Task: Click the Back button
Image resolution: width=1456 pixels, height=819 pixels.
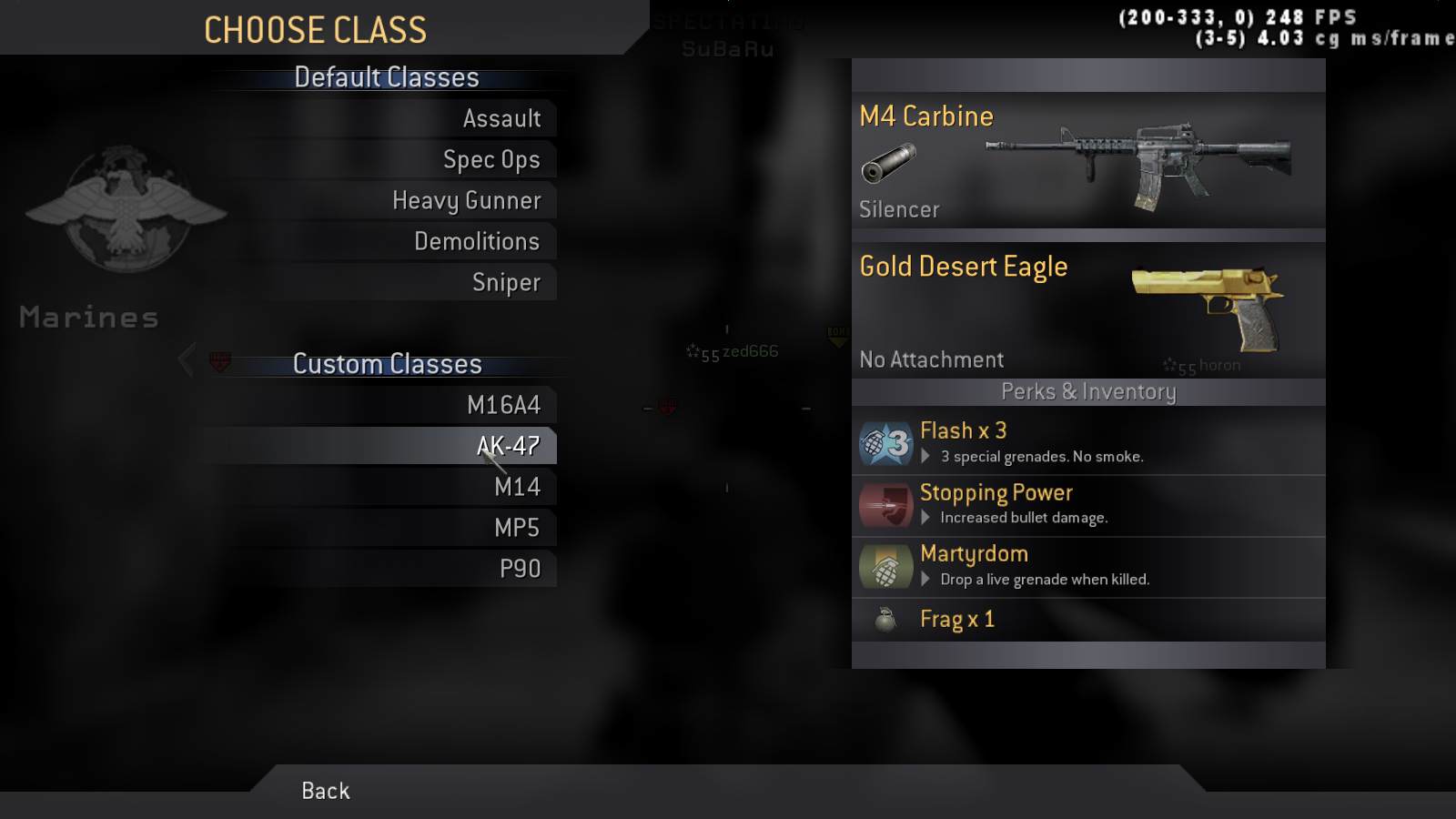Action: [324, 790]
